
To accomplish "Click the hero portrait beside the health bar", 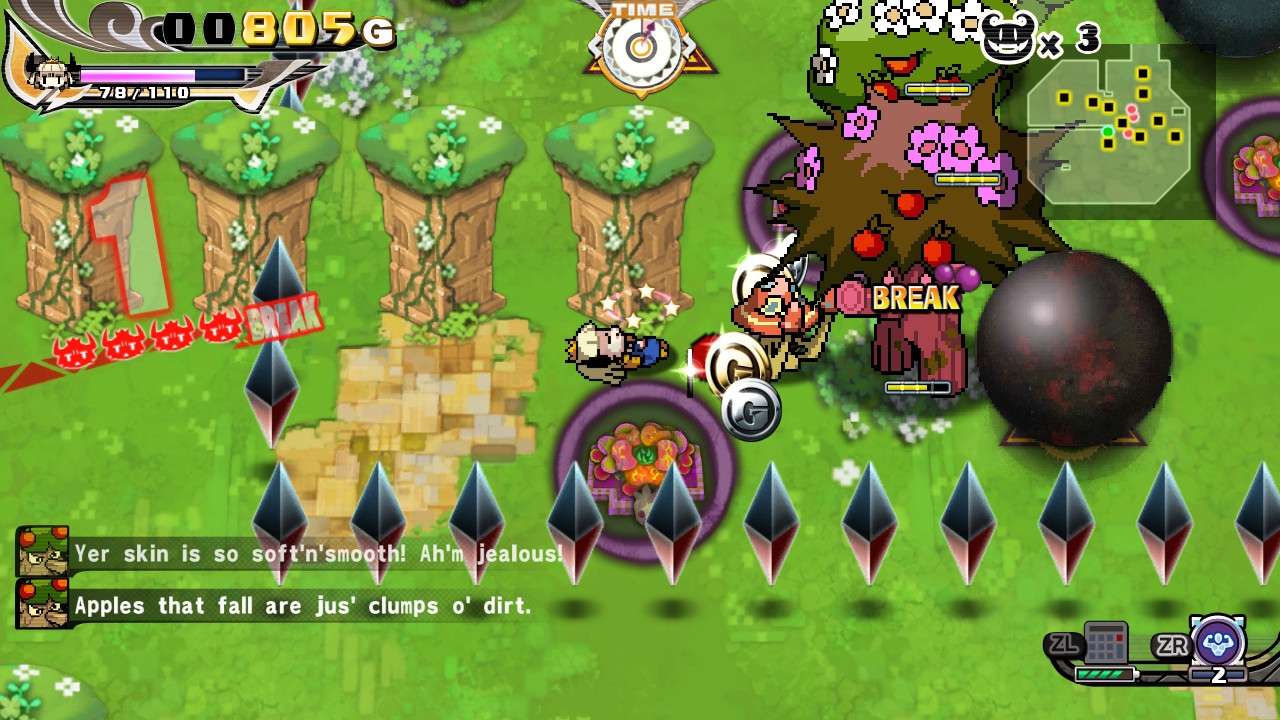I will click(51, 74).
